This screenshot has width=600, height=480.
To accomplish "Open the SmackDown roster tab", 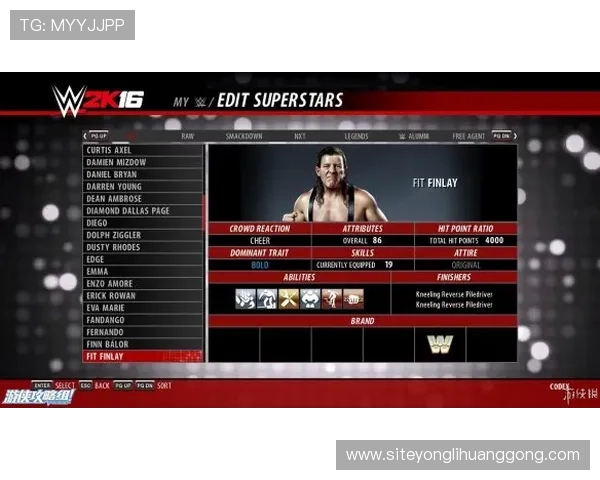I will click(x=244, y=136).
